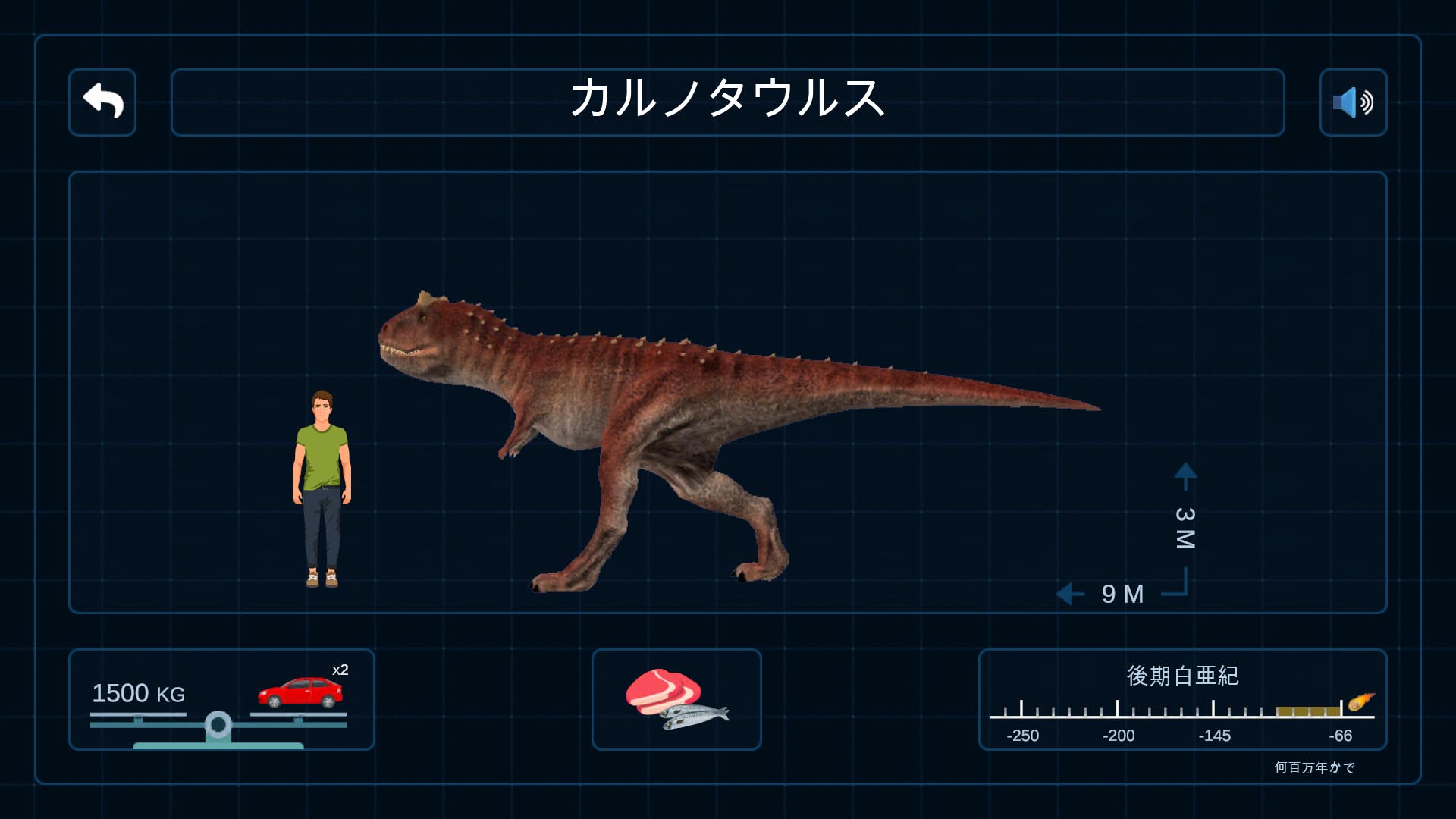This screenshot has width=1456, height=819.
Task: Expand the diet information panel
Action: 676,700
